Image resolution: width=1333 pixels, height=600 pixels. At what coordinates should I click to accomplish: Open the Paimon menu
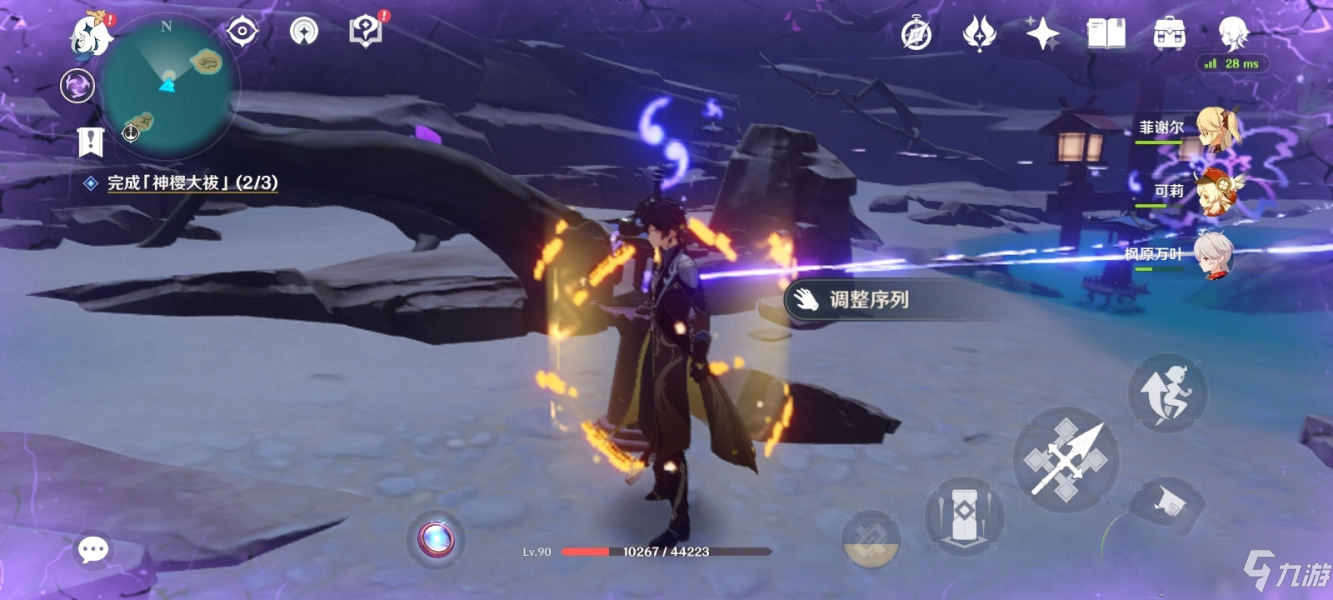[89, 35]
